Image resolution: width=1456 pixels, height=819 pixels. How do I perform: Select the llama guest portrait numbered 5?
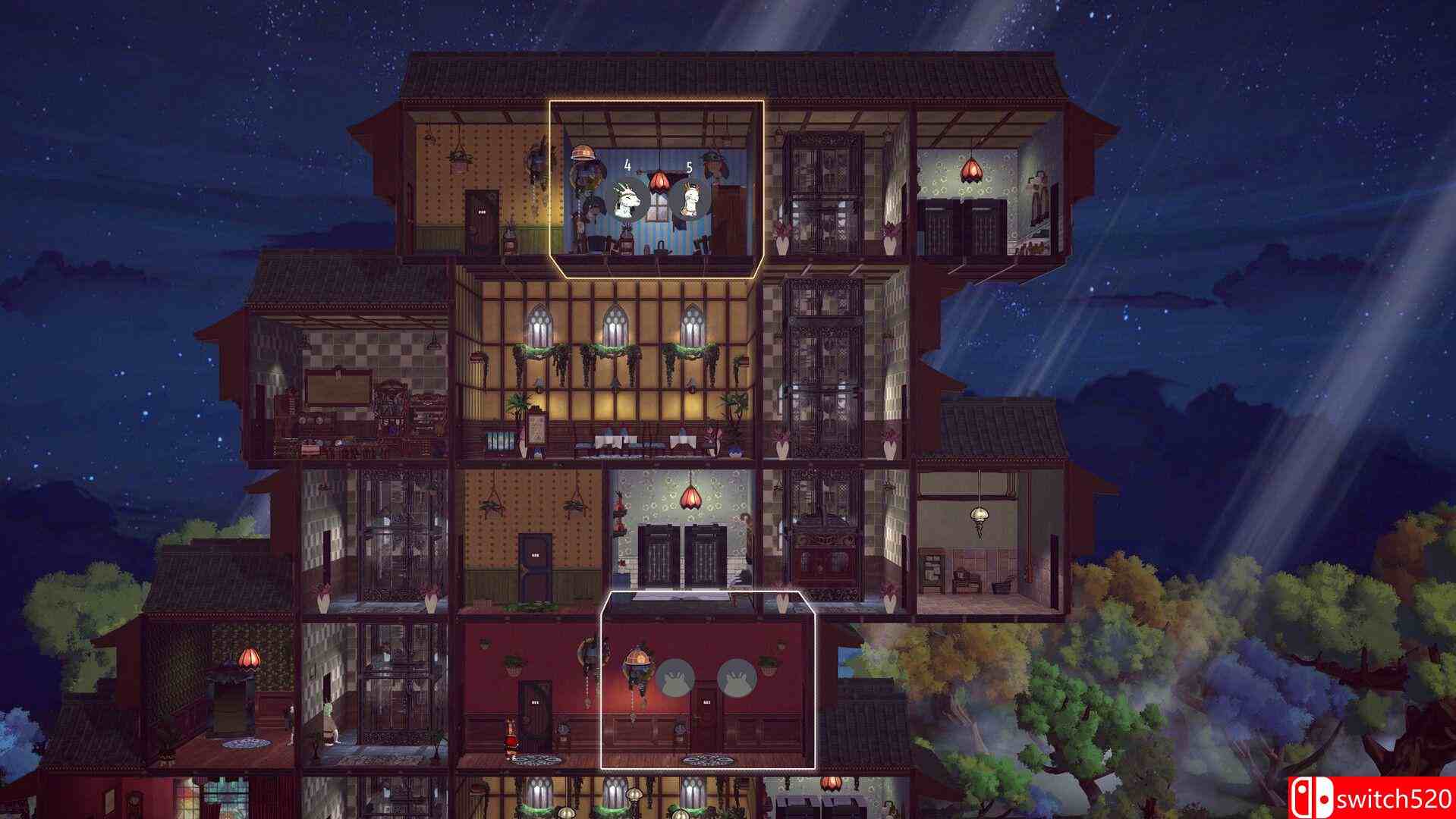point(690,199)
